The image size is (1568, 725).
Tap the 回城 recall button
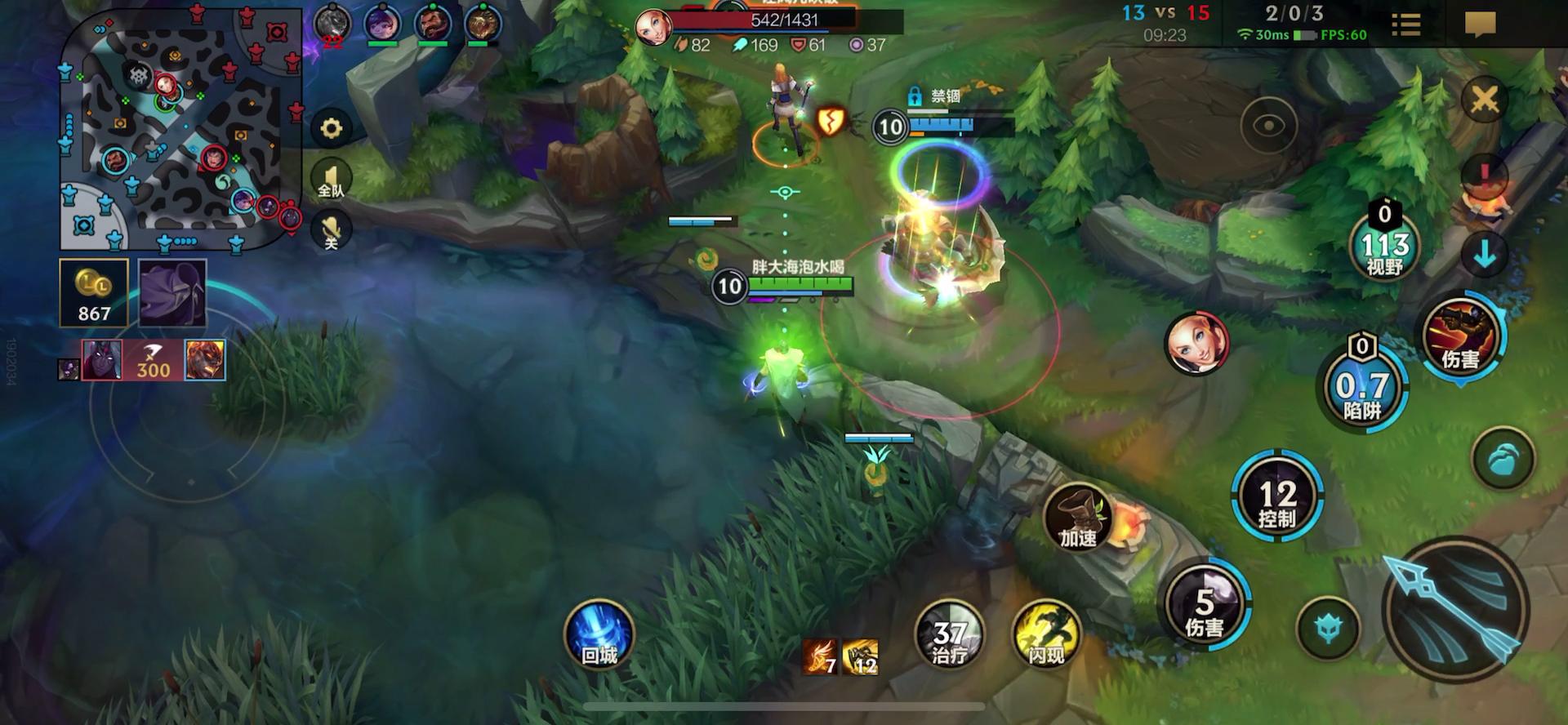[599, 637]
